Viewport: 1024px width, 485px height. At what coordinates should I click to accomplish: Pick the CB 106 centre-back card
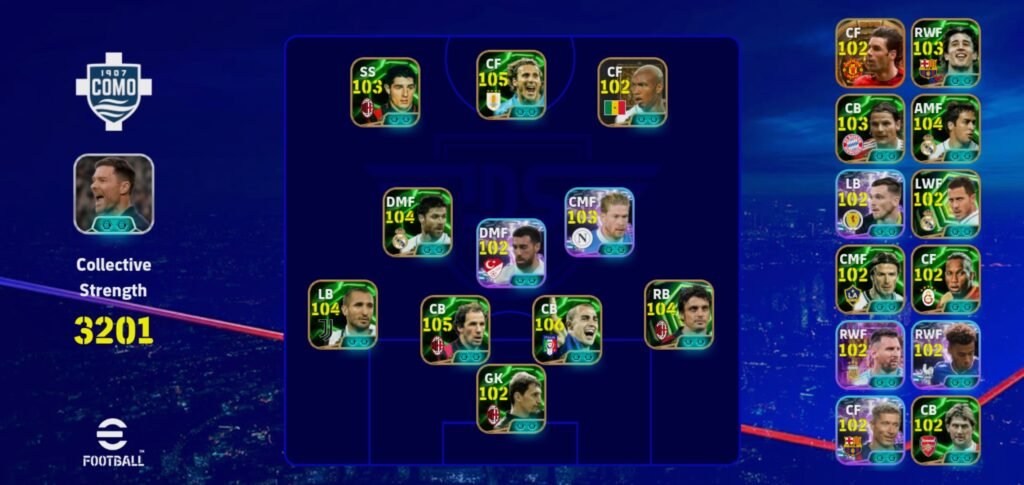[x=567, y=329]
